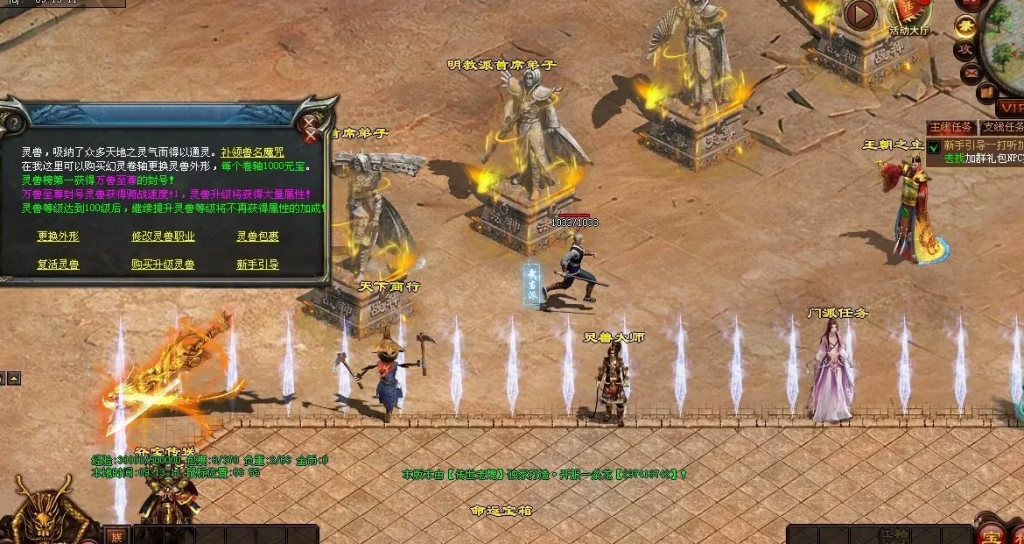Open the book icon beside the minimap
This screenshot has width=1024, height=544.
tap(986, 92)
